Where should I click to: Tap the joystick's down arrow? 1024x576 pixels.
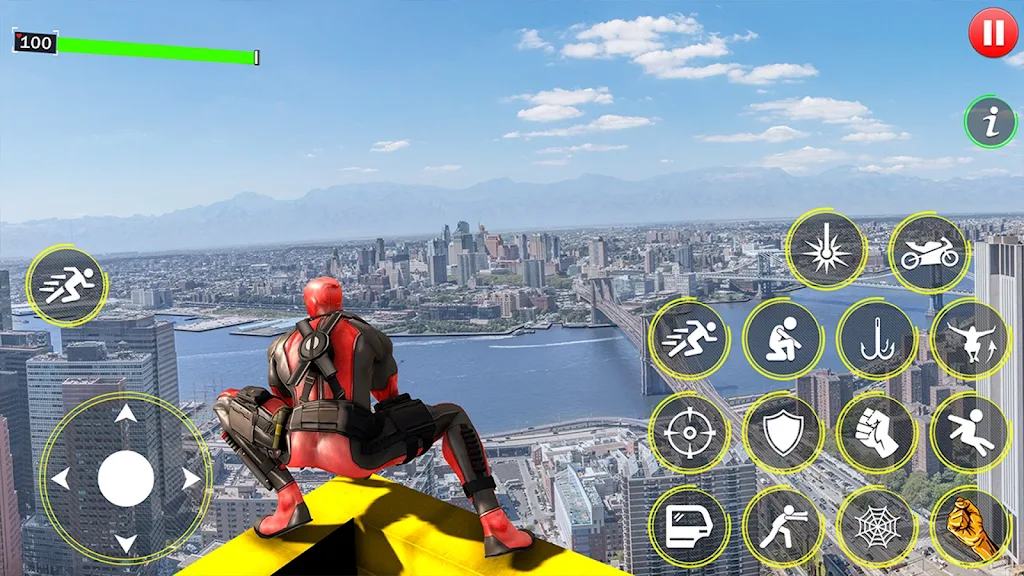pyautogui.click(x=125, y=543)
